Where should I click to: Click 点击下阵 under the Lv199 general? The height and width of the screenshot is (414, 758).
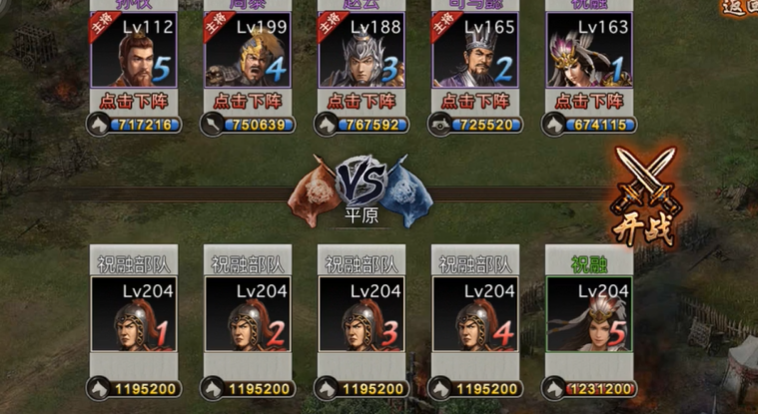click(247, 102)
